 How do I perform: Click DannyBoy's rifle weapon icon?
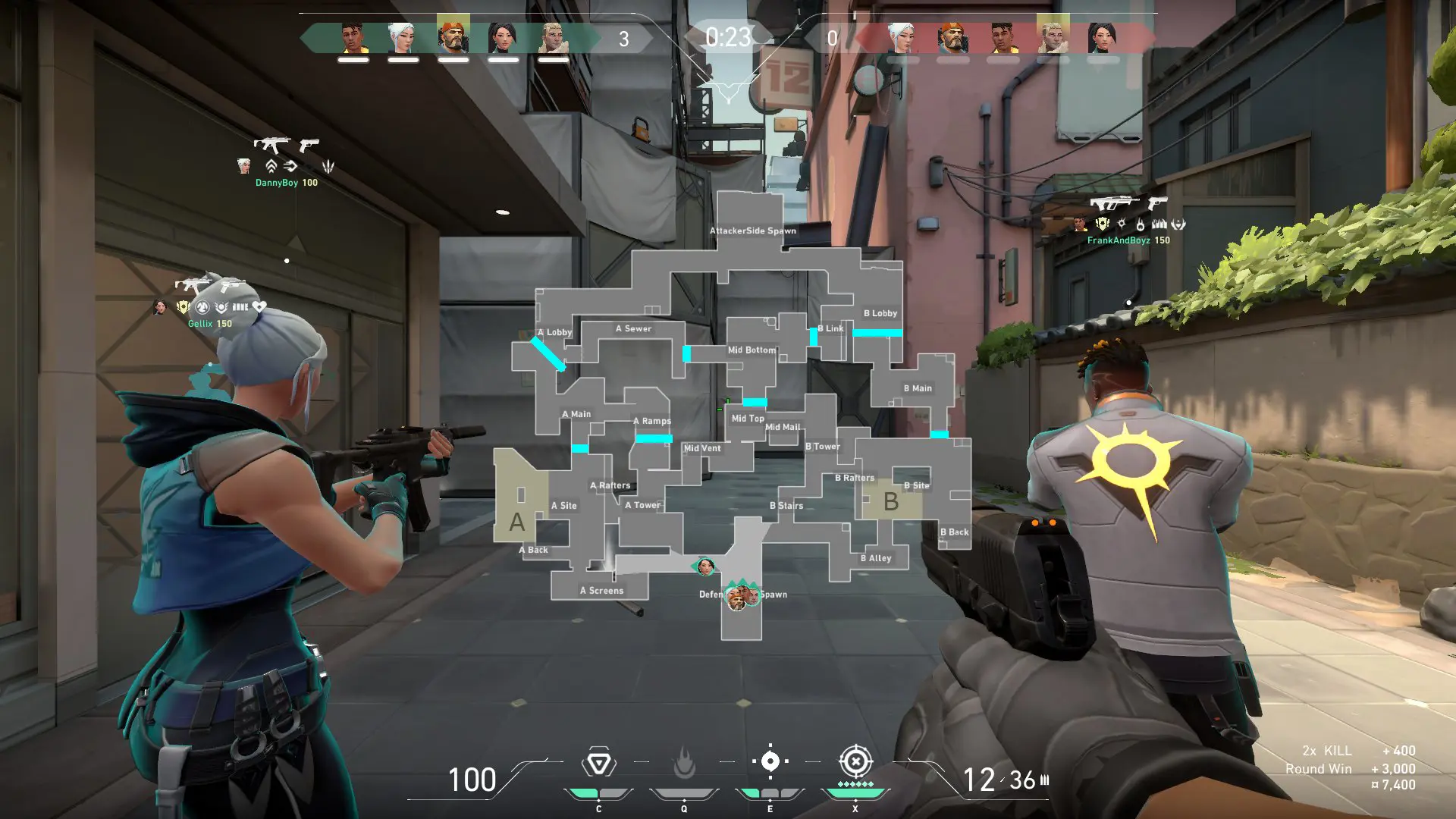273,144
